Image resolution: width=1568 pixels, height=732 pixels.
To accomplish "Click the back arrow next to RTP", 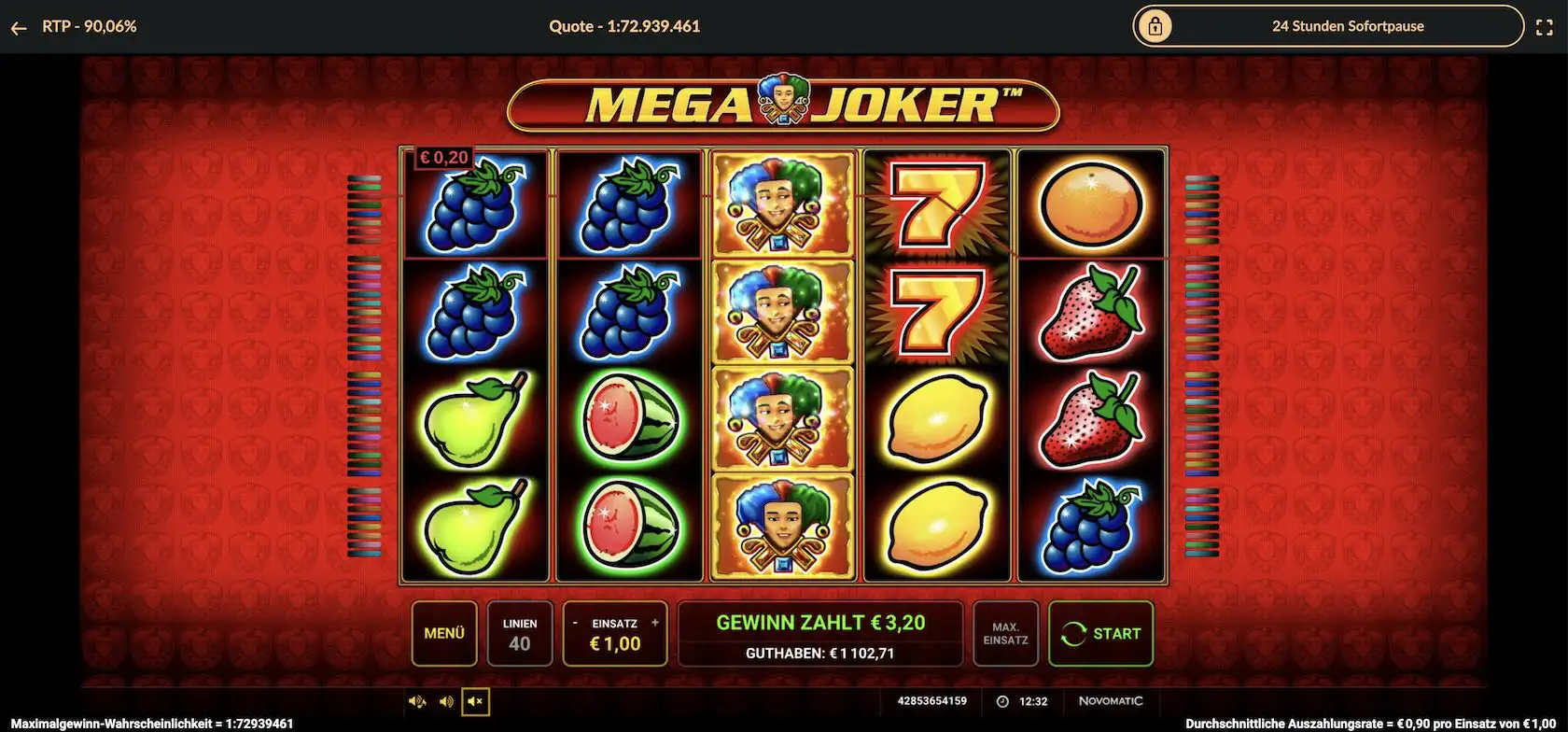I will click(19, 26).
